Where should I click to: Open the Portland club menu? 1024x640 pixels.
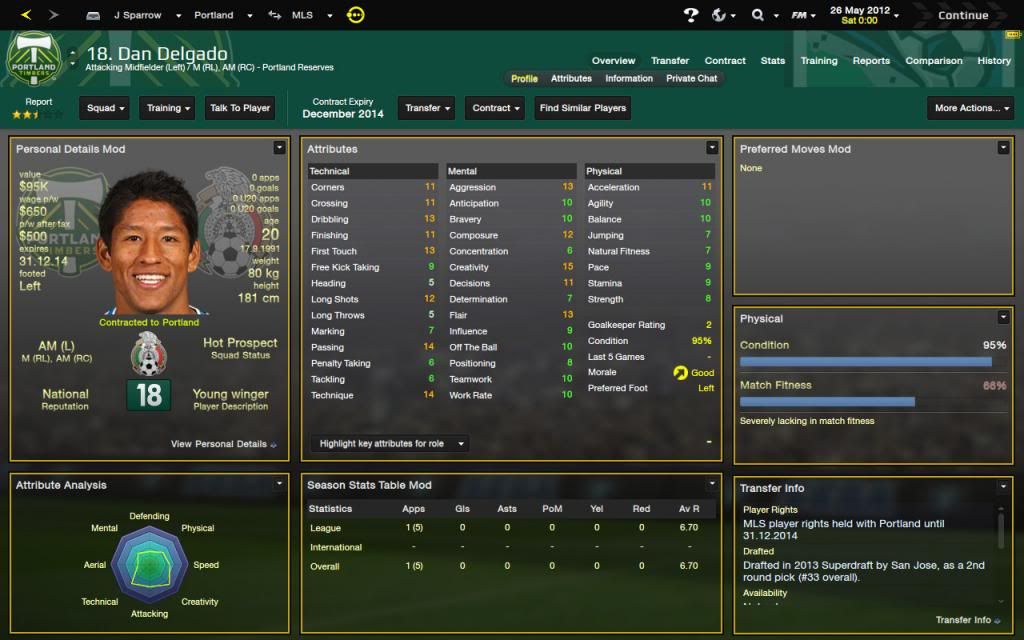pos(218,16)
